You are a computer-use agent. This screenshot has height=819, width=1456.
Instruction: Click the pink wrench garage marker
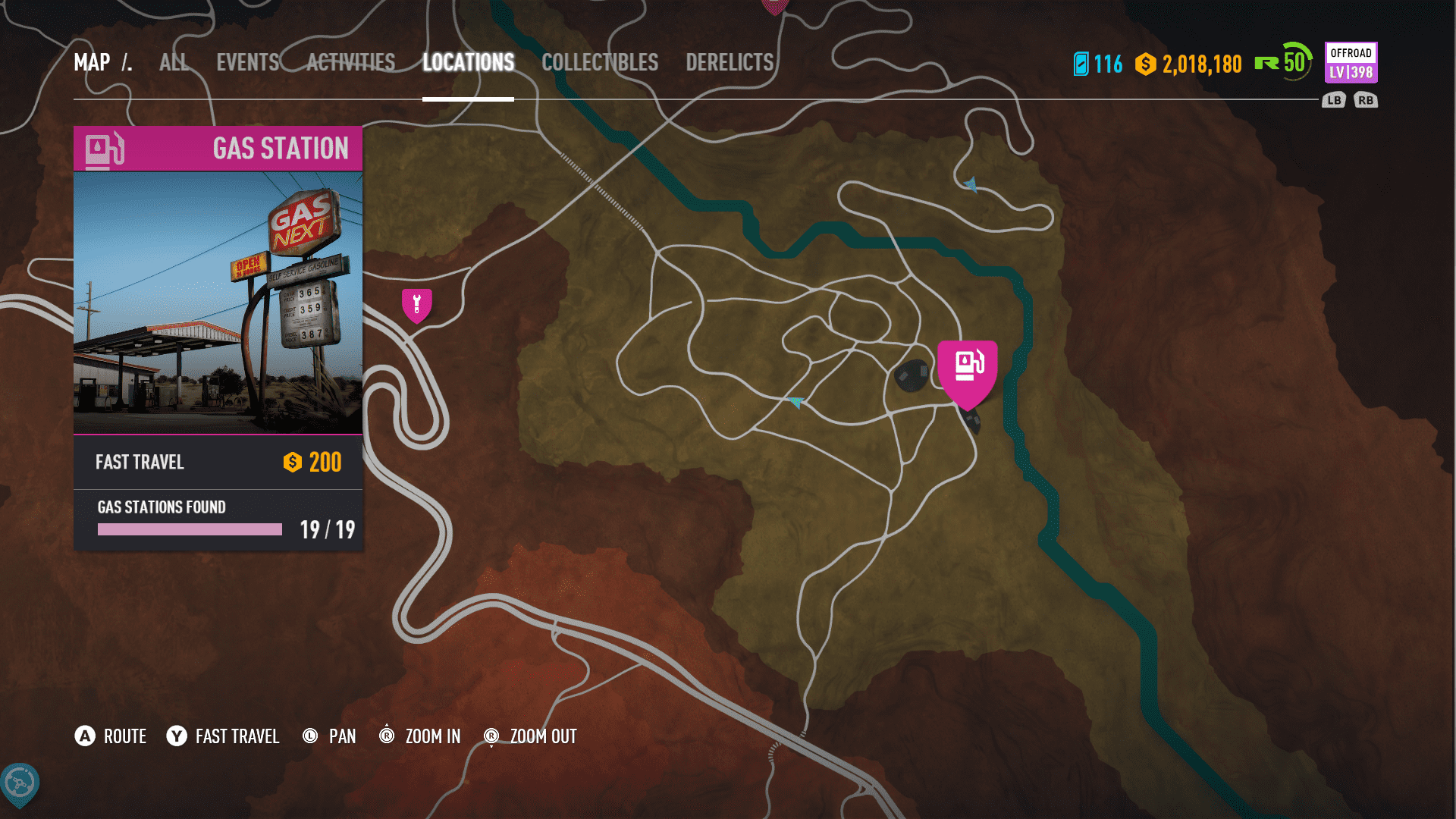coord(416,305)
